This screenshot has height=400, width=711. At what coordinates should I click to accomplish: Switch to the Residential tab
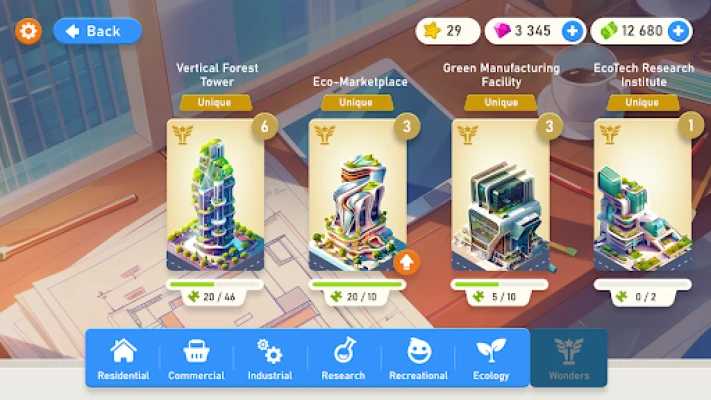[123, 359]
